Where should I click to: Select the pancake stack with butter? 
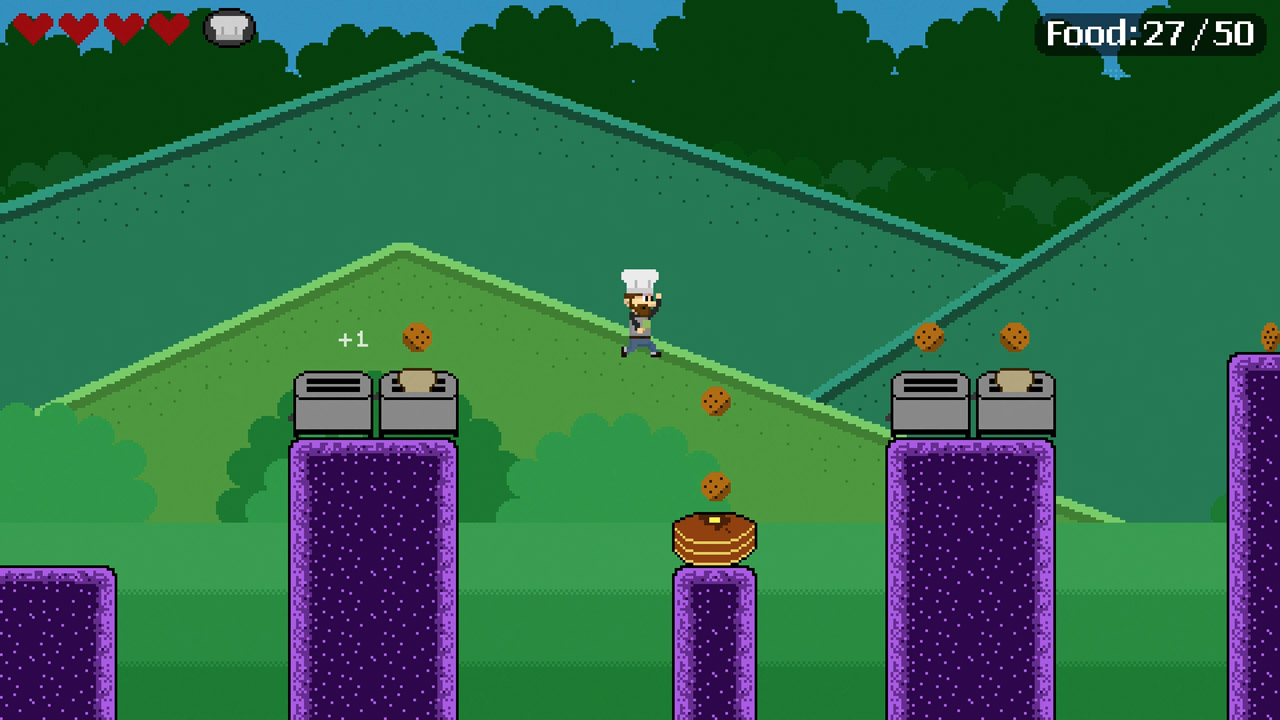(716, 537)
